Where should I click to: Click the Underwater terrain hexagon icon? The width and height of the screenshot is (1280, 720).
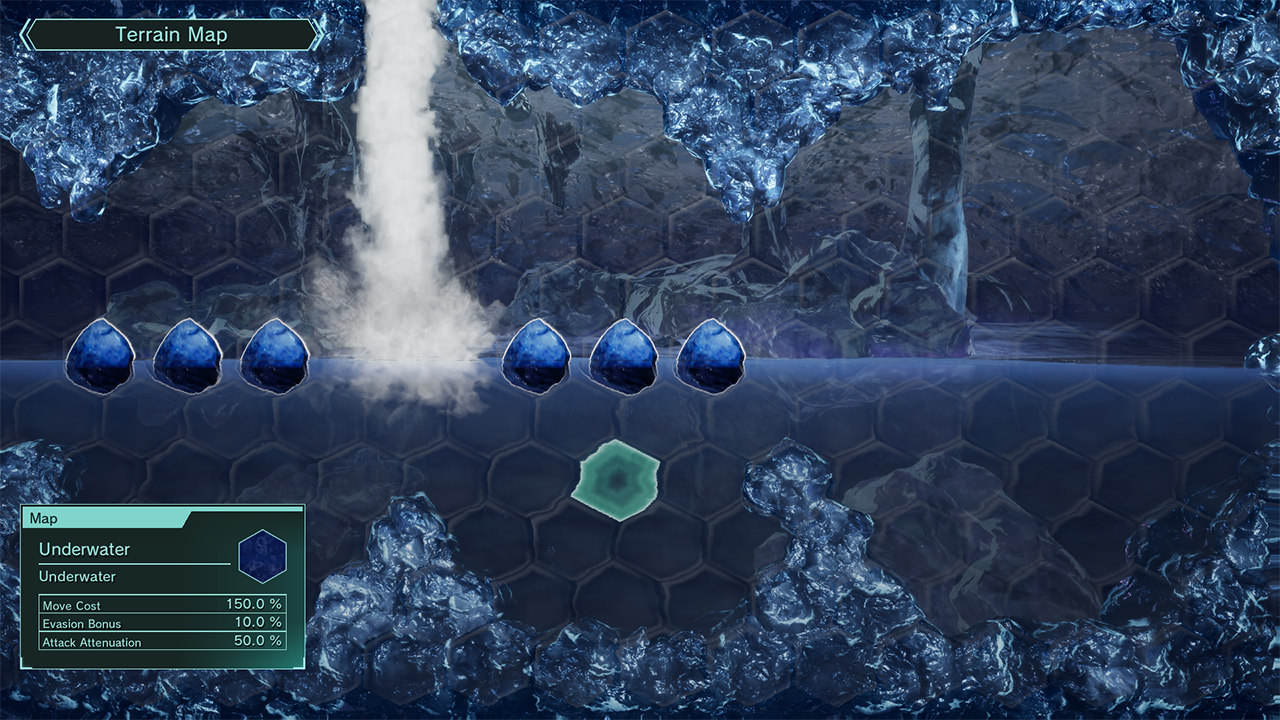[x=263, y=556]
